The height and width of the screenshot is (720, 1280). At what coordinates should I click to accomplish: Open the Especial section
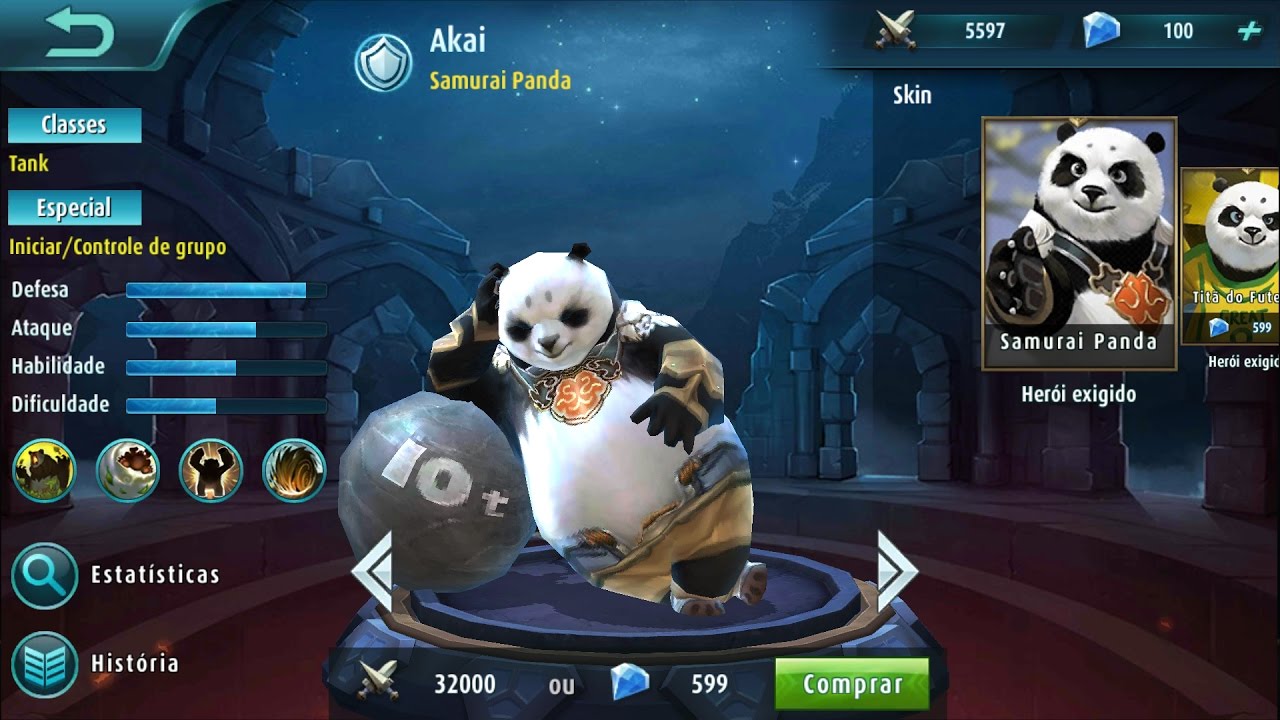73,208
